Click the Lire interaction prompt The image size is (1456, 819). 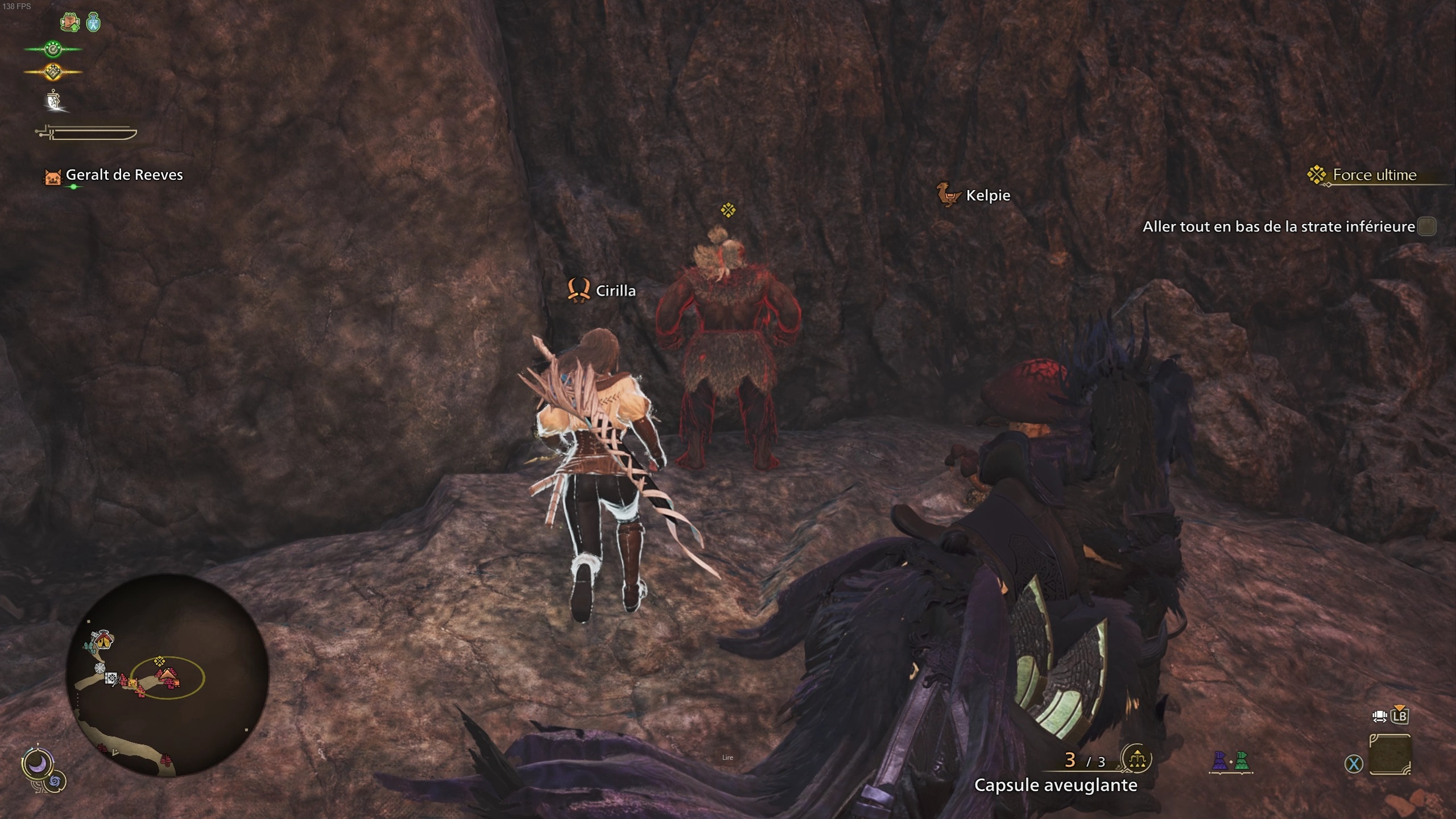coord(728,757)
